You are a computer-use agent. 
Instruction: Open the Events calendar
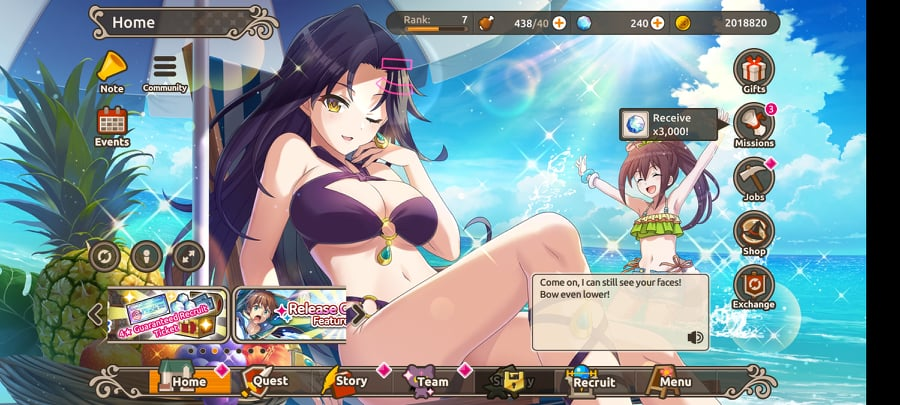(112, 123)
